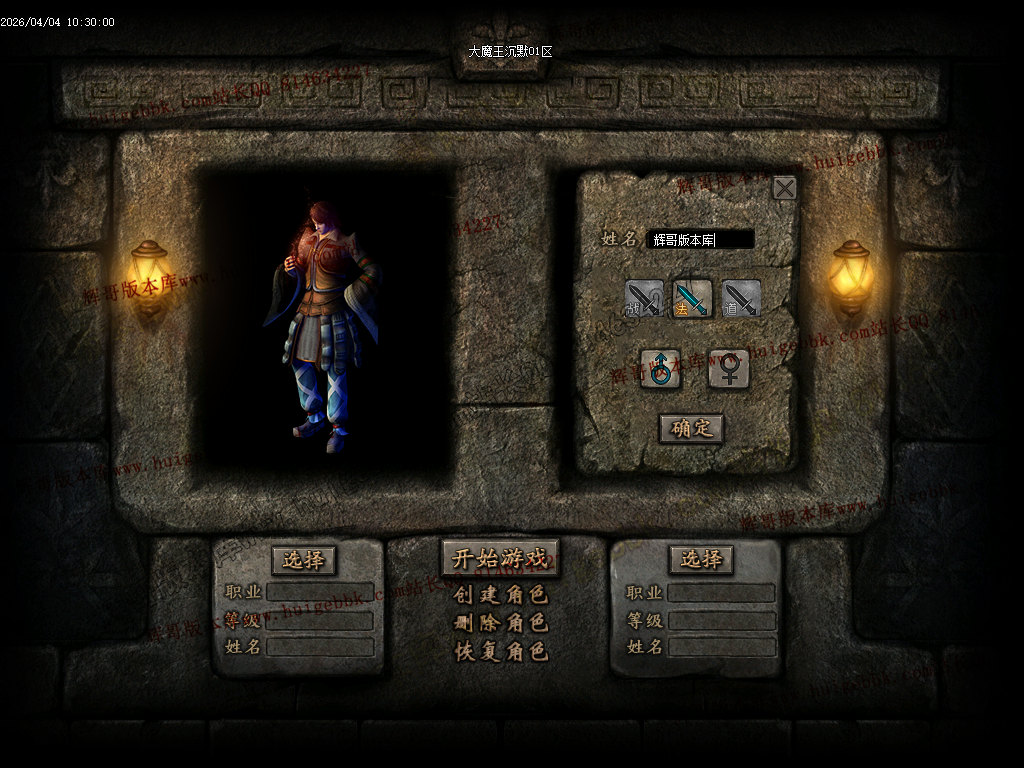
Task: Select 删除角色 to delete a character
Action: pos(500,623)
